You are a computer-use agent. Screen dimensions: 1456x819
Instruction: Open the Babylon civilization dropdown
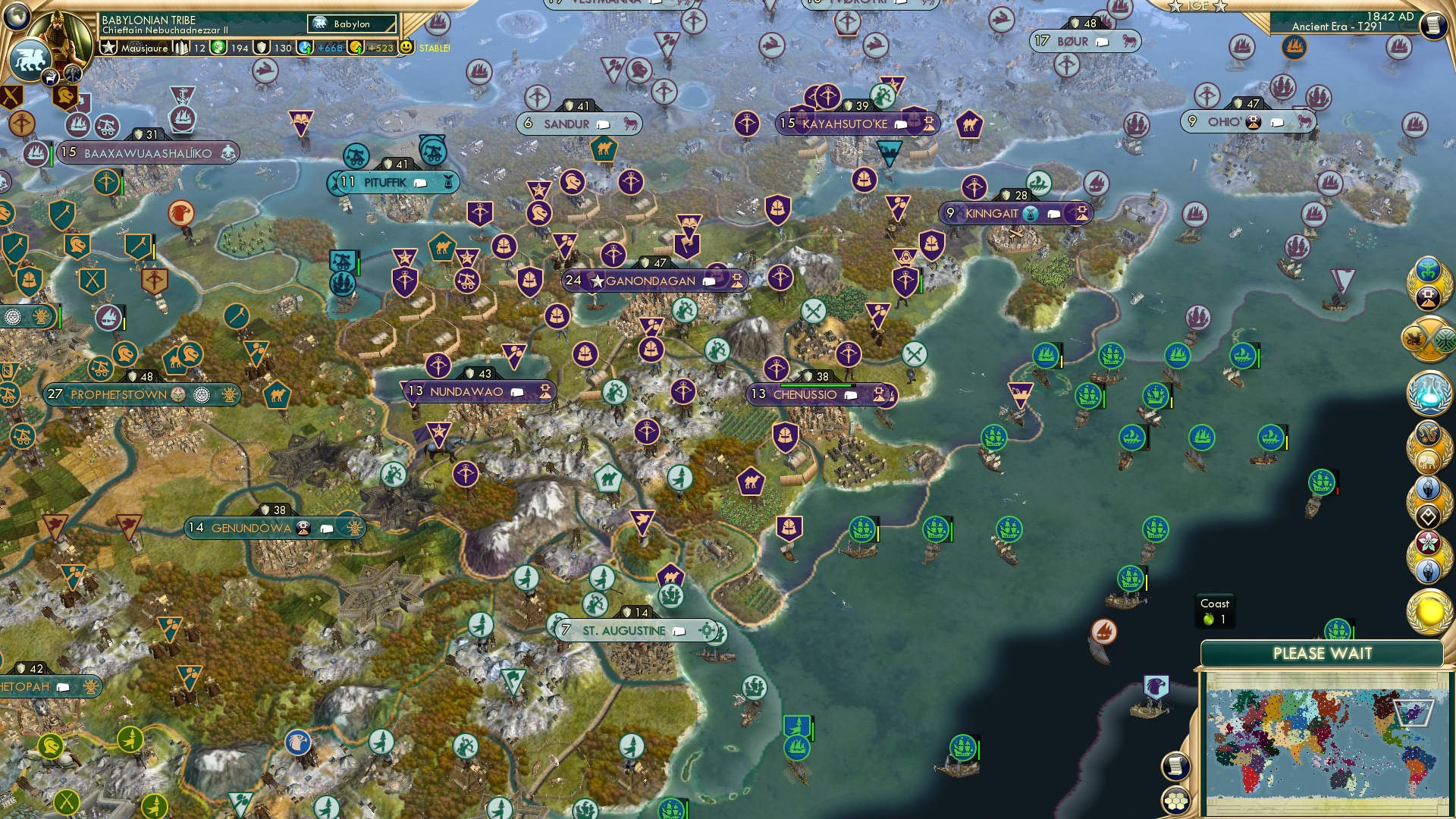351,24
